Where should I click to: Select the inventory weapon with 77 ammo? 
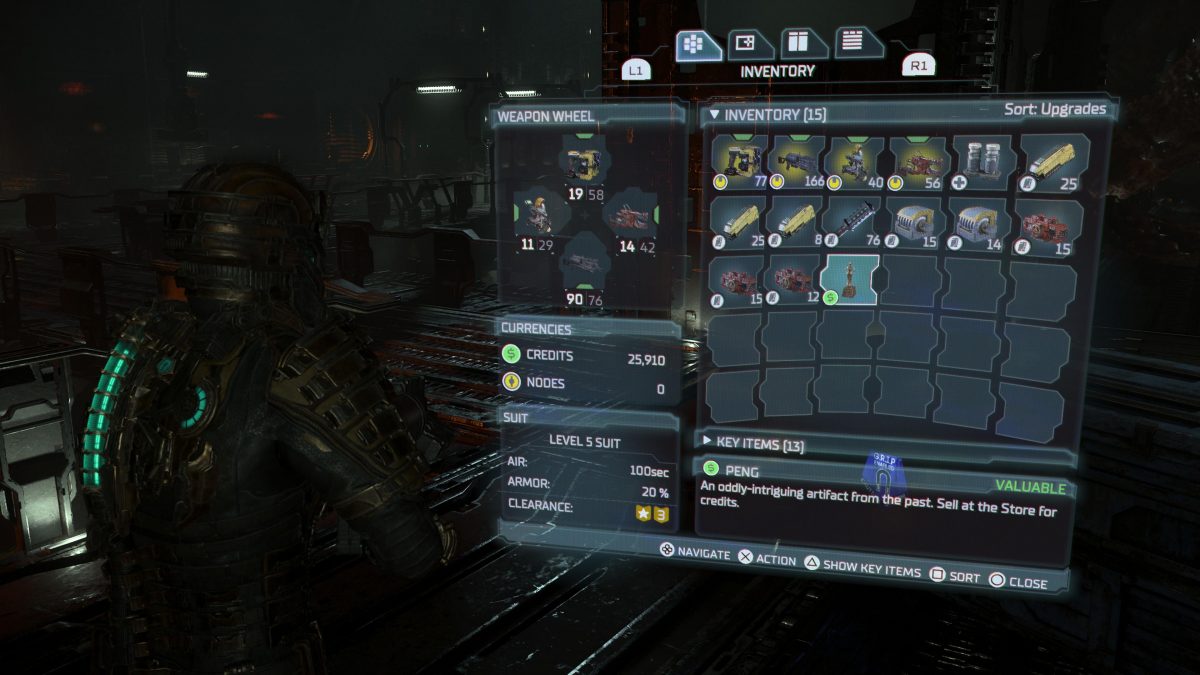pyautogui.click(x=739, y=162)
